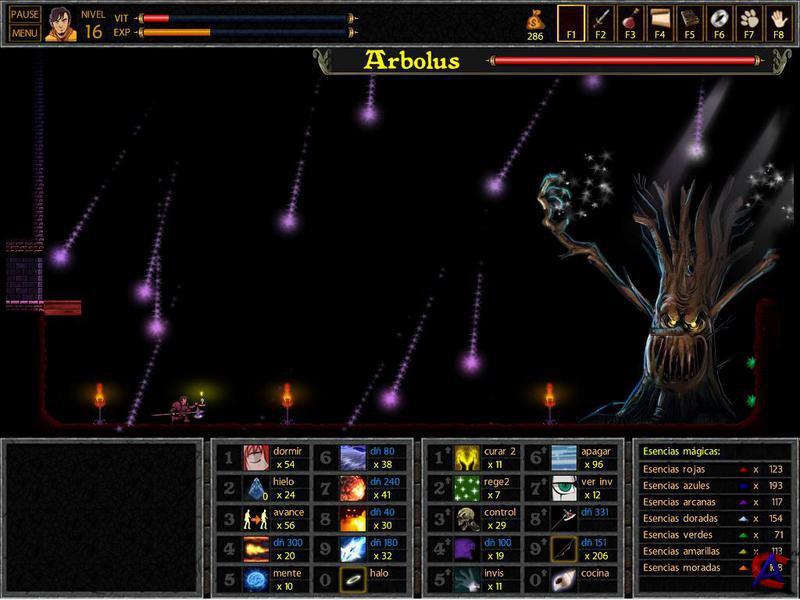800x600 pixels.
Task: Activate the rege2 regeneration spell
Action: point(467,488)
